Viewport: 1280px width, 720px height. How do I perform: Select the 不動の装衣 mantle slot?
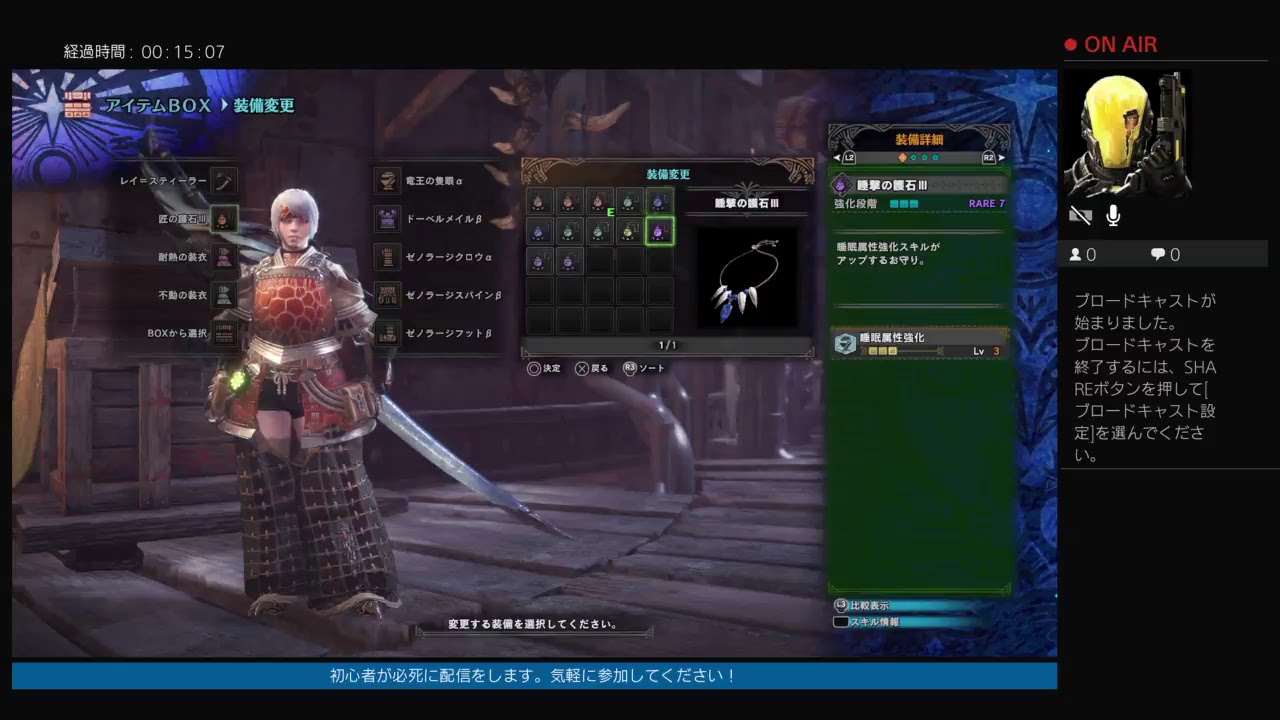[x=224, y=295]
